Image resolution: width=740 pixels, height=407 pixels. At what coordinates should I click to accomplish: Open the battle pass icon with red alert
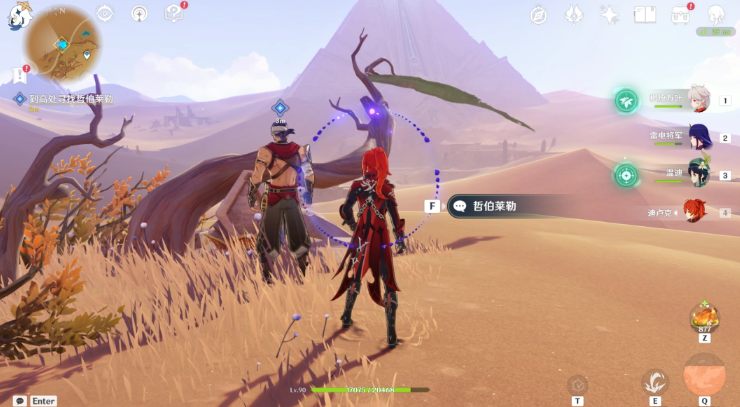682,15
